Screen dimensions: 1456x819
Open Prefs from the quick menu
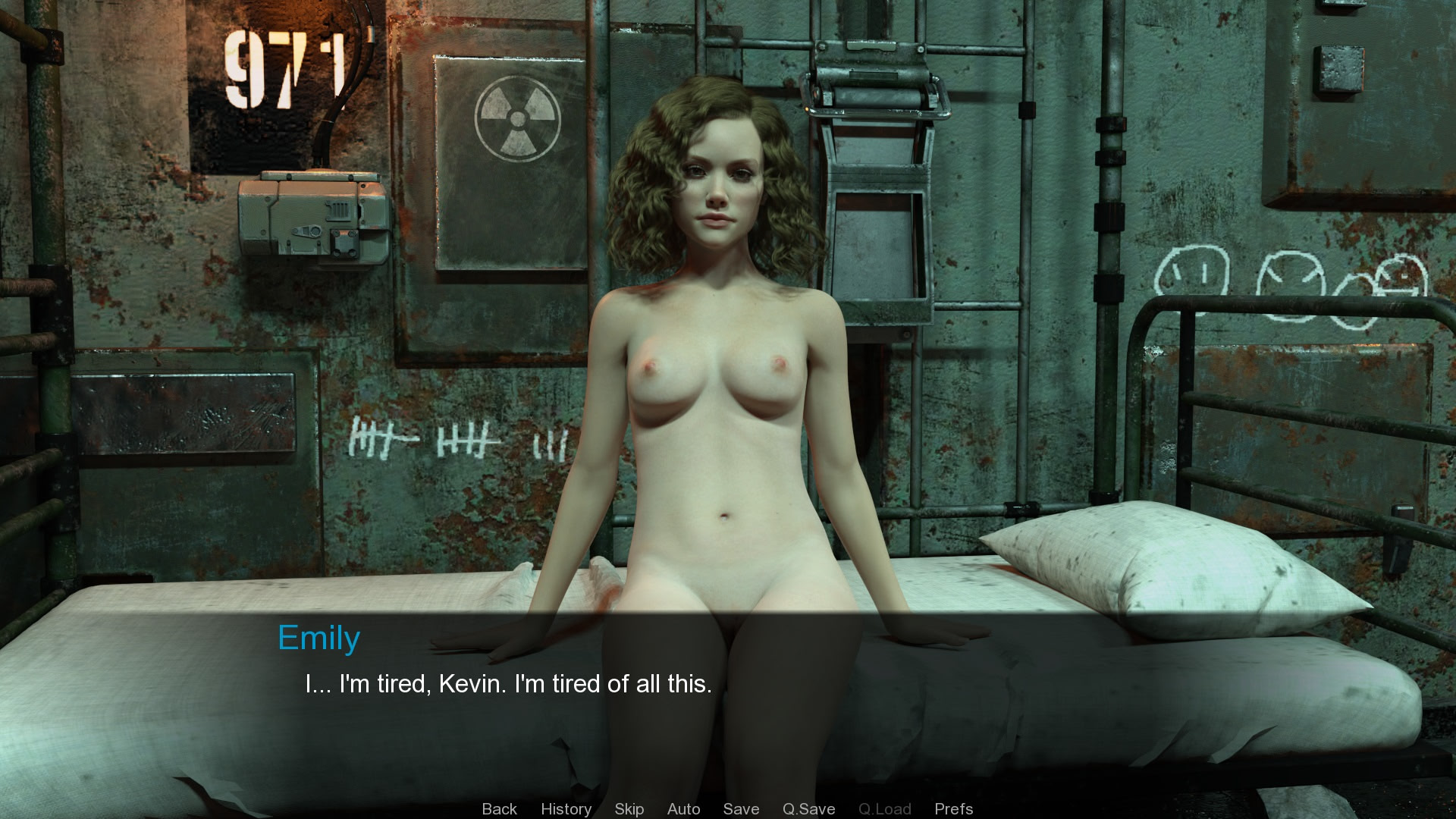click(953, 808)
